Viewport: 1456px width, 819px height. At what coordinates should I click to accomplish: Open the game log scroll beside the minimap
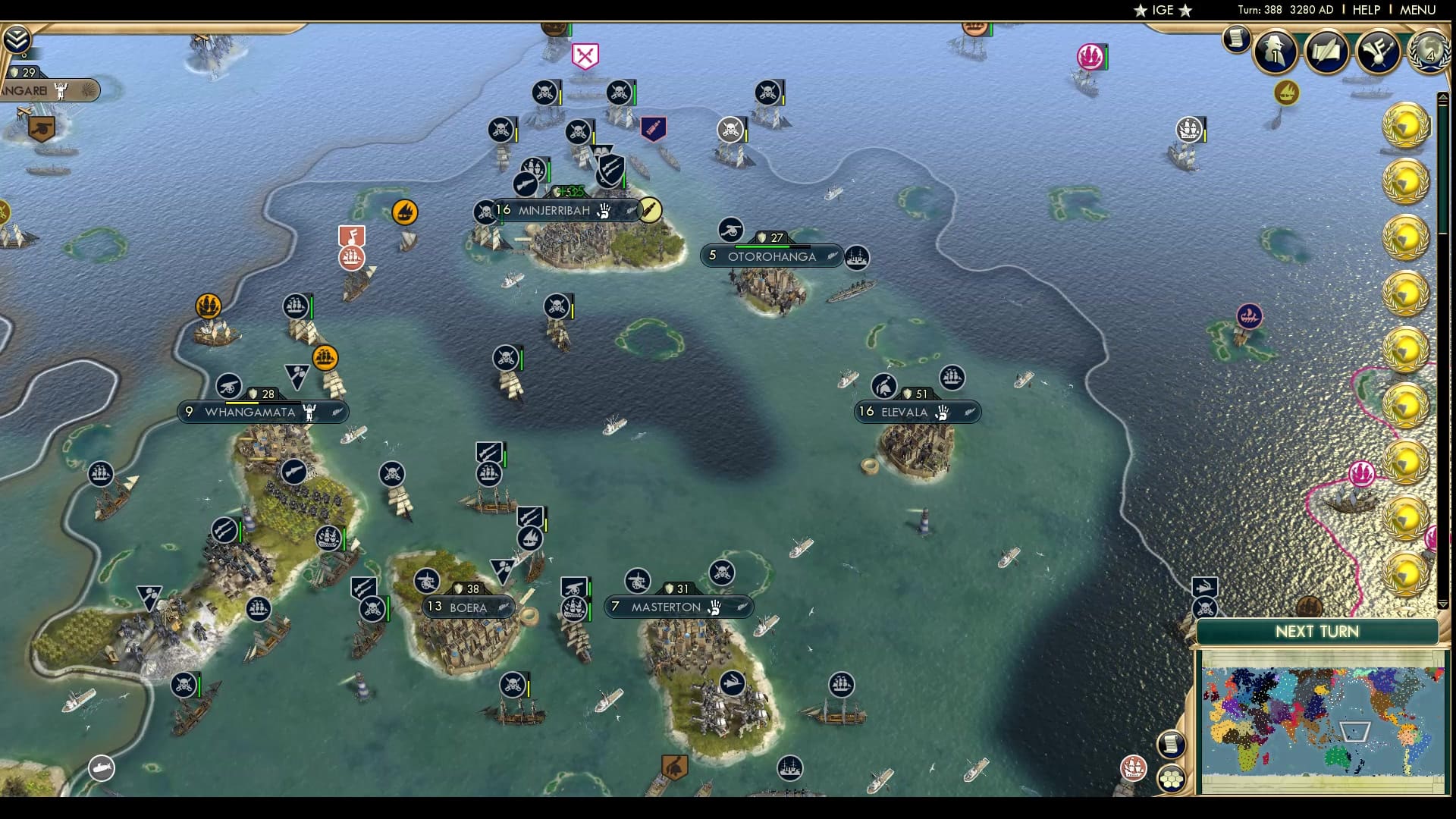point(1172,742)
